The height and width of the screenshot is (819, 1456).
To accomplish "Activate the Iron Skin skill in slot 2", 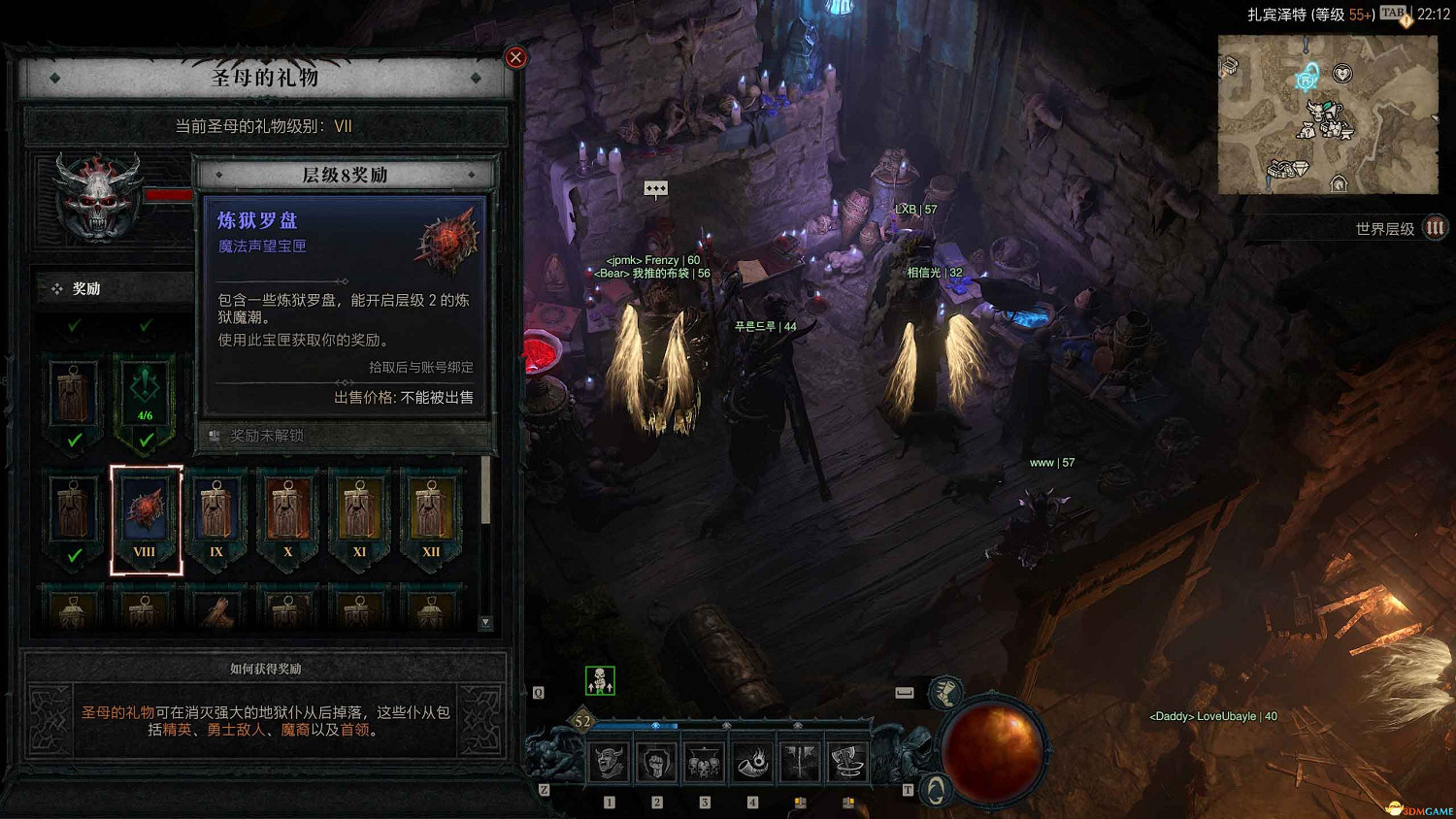I will coord(657,763).
